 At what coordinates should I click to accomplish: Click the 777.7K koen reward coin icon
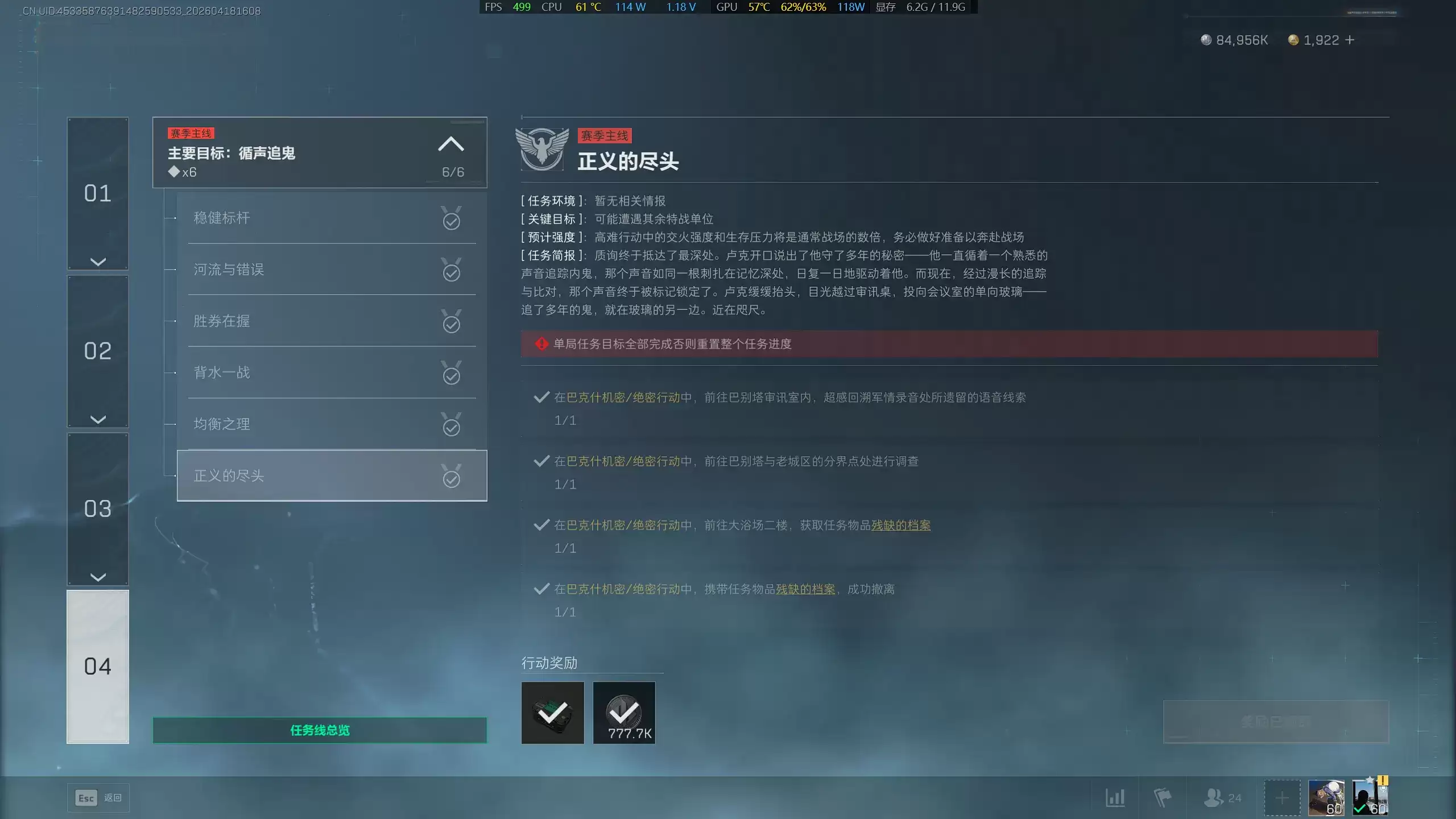624,713
